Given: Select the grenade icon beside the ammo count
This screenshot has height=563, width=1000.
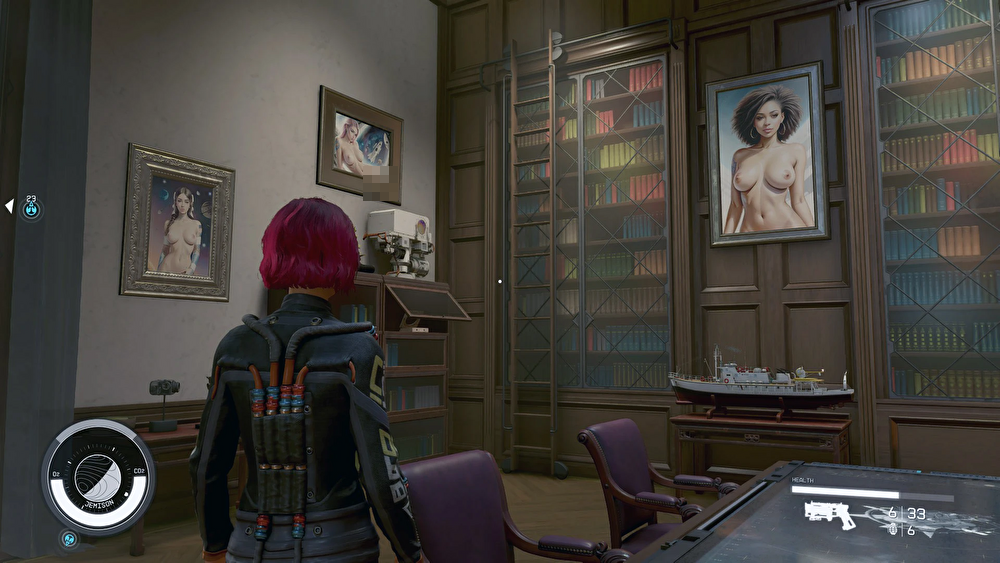Looking at the screenshot, I should pos(894,530).
